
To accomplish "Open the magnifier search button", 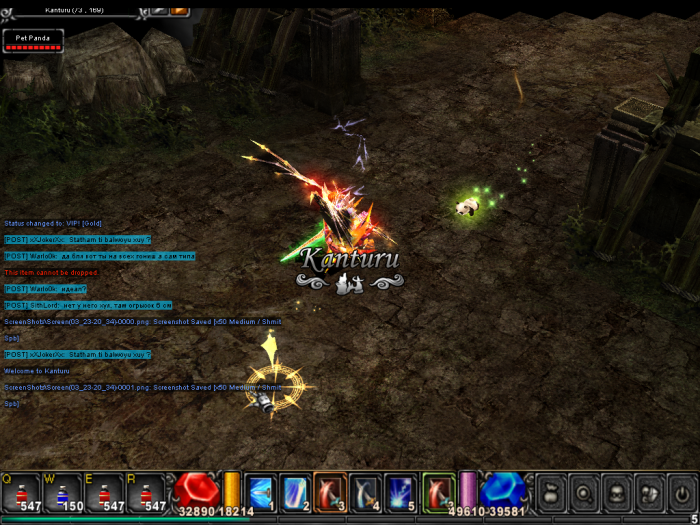I will pos(583,492).
